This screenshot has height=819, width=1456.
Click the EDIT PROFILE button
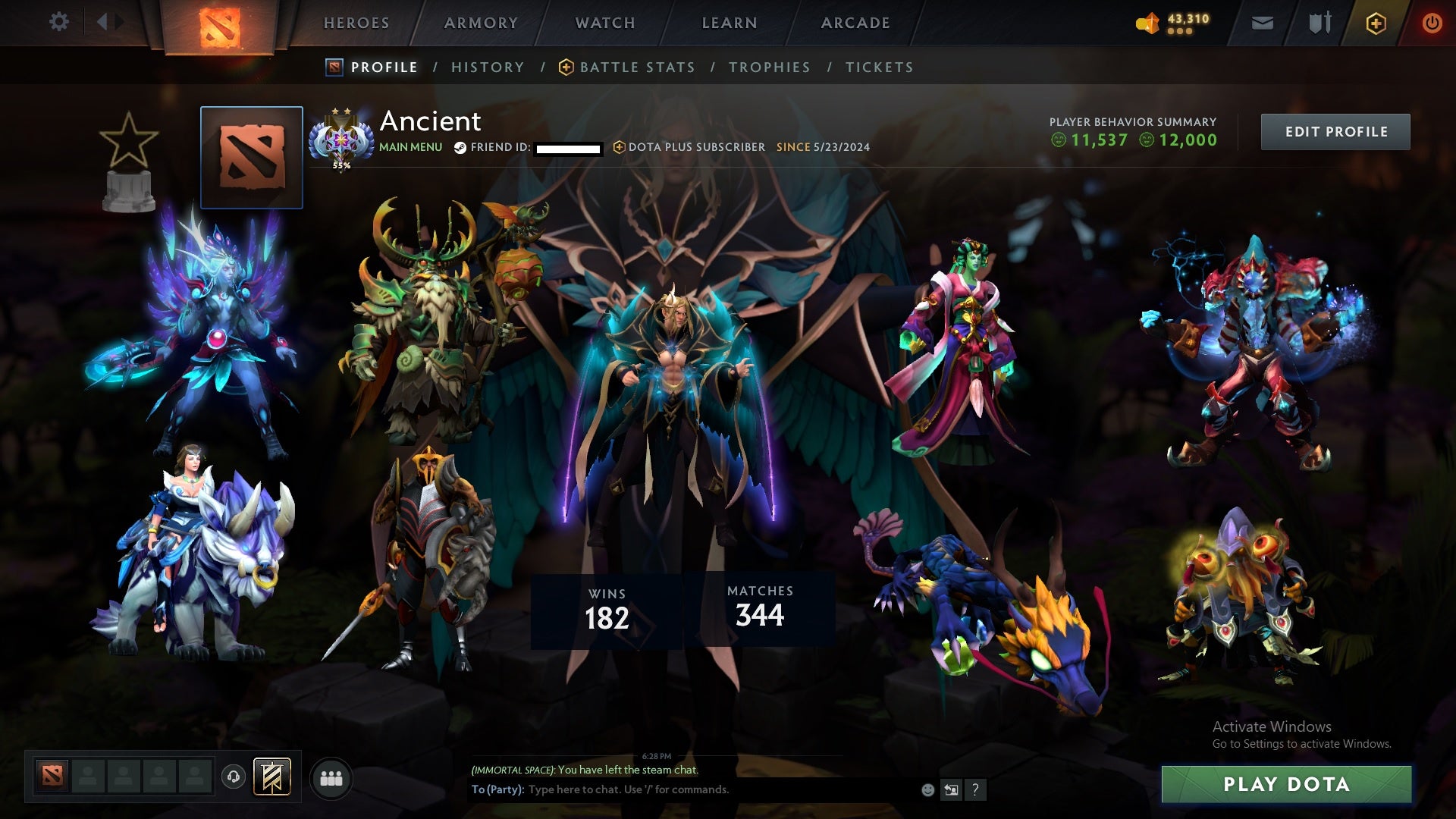tap(1335, 130)
